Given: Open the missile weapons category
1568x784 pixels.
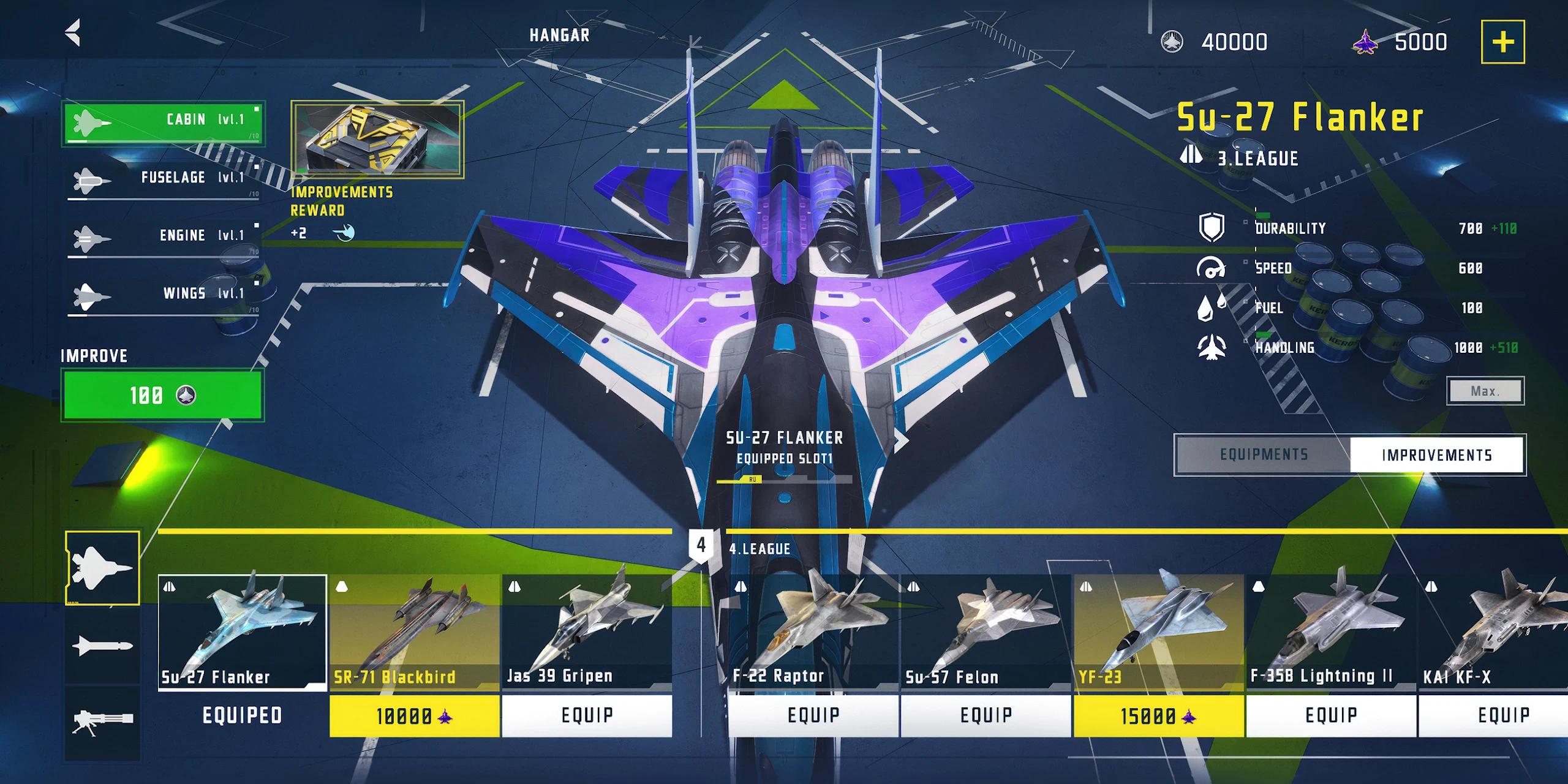Looking at the screenshot, I should click(102, 645).
